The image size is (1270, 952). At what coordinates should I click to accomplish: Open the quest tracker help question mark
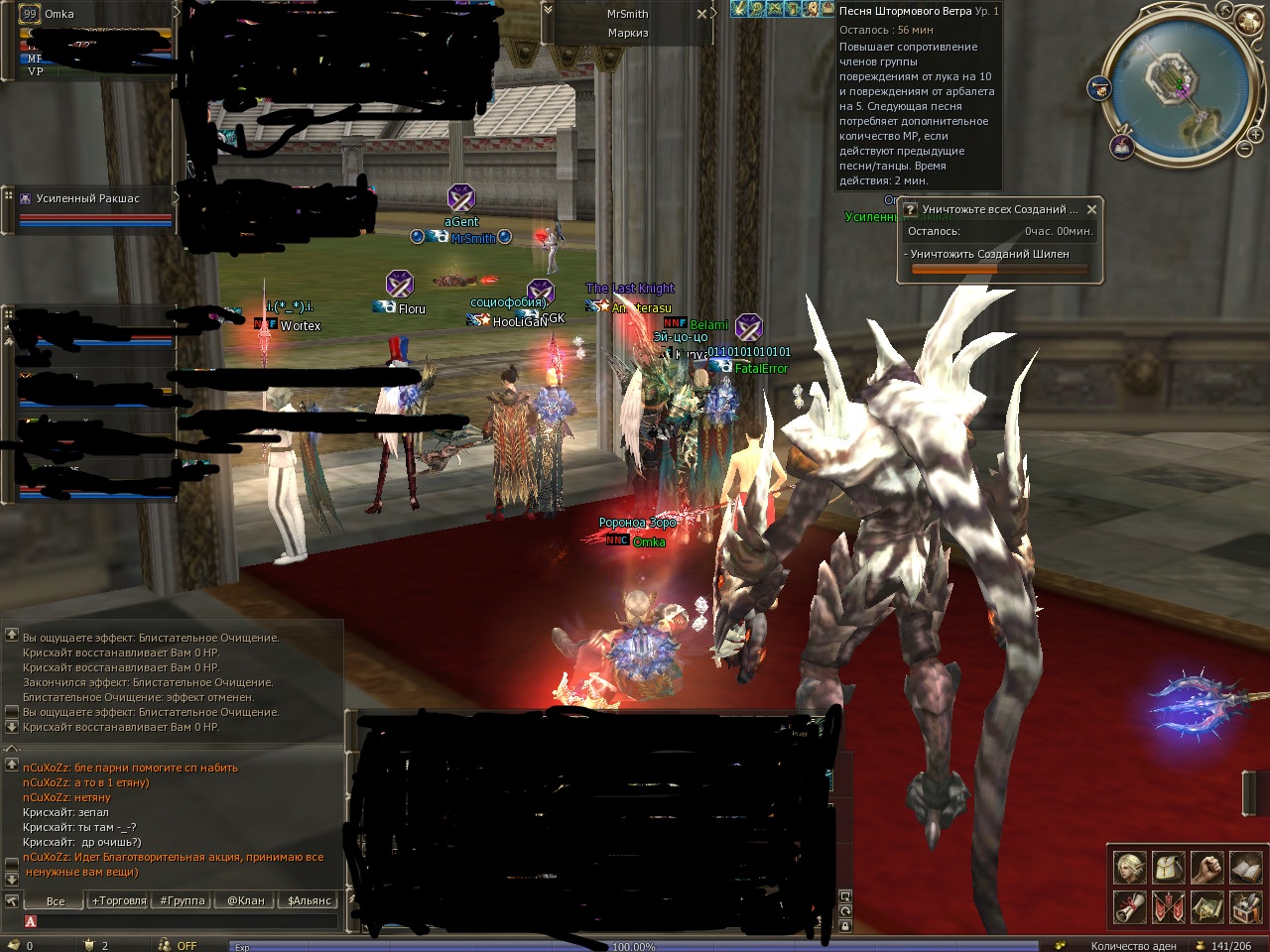911,209
